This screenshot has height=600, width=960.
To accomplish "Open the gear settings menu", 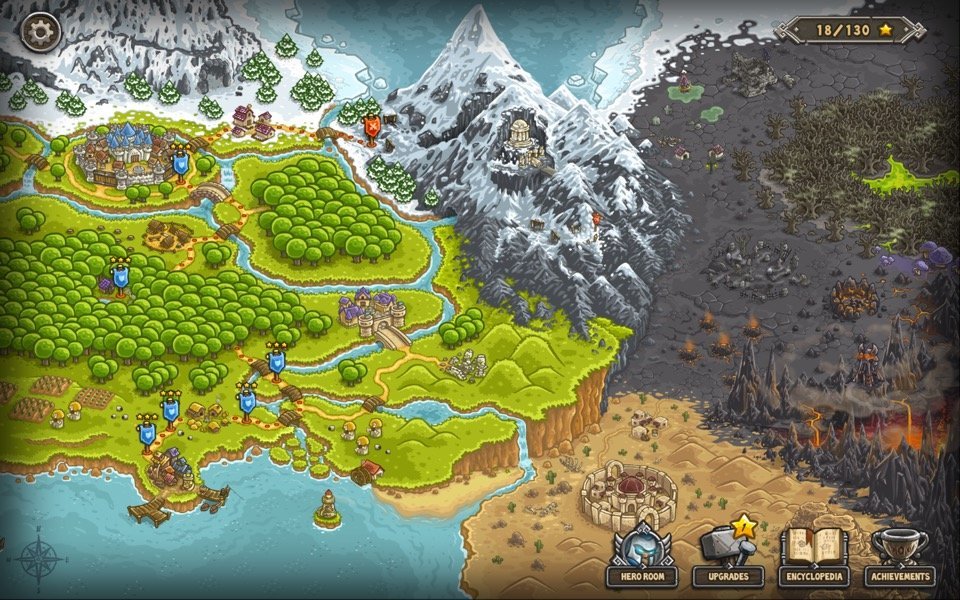I will click(x=40, y=31).
